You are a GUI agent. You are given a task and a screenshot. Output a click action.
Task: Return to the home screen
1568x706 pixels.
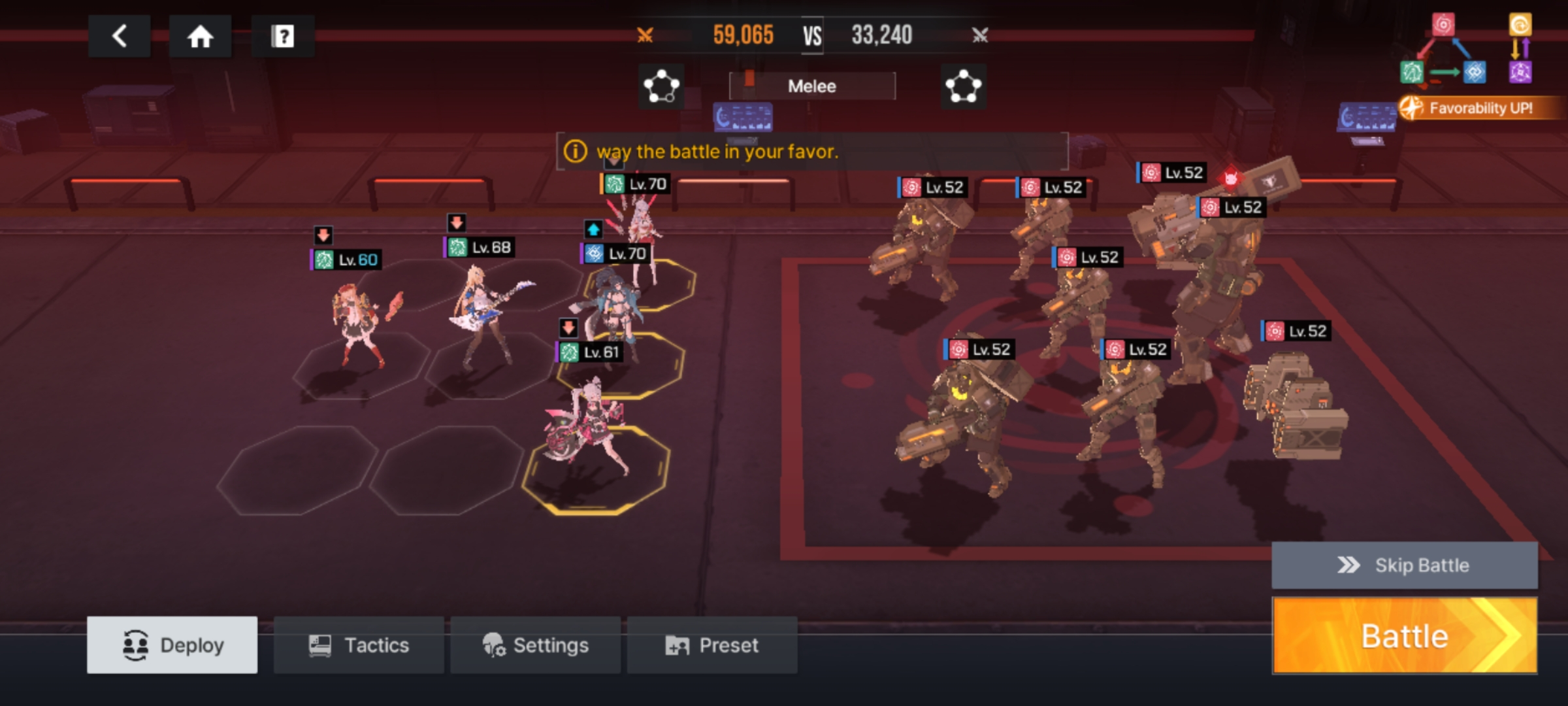[x=200, y=36]
